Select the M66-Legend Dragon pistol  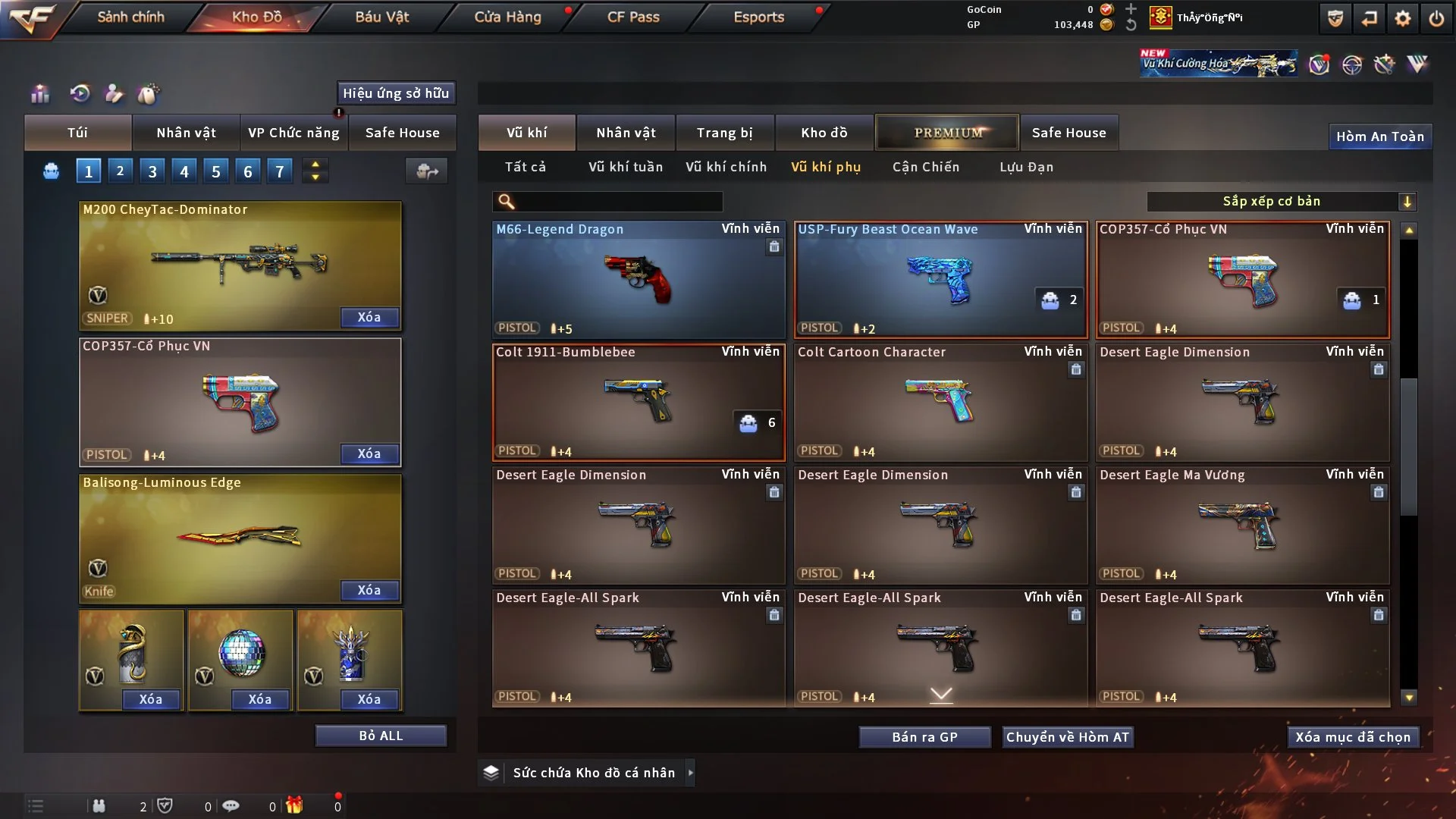(639, 279)
